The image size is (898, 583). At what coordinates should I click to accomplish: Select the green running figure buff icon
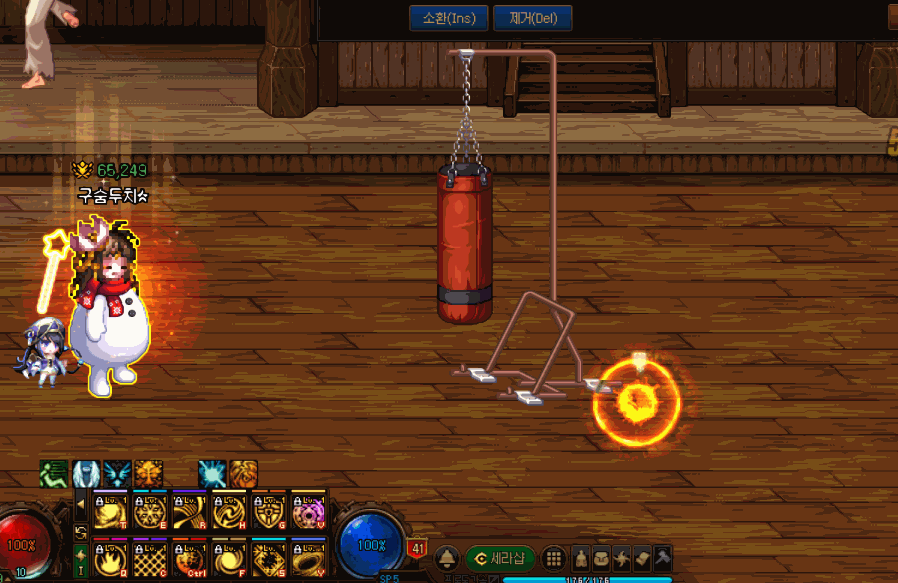coord(53,473)
